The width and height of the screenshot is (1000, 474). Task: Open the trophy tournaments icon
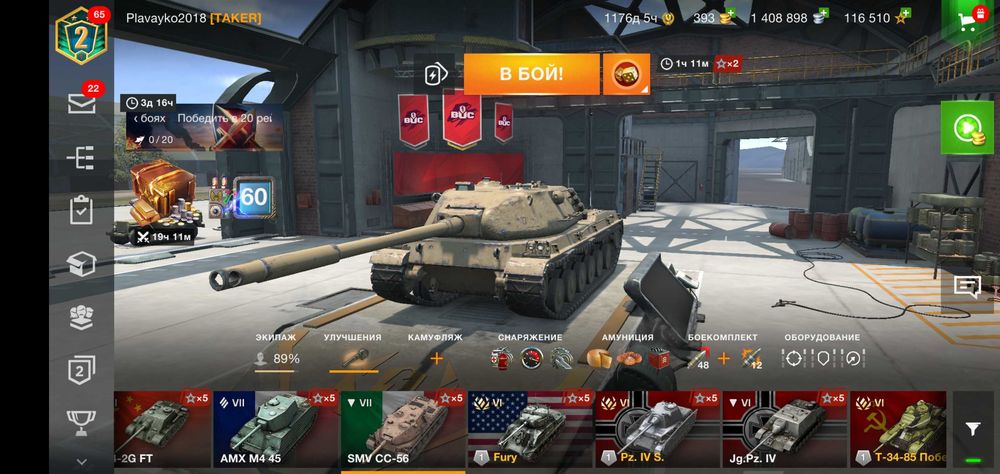pyautogui.click(x=82, y=421)
